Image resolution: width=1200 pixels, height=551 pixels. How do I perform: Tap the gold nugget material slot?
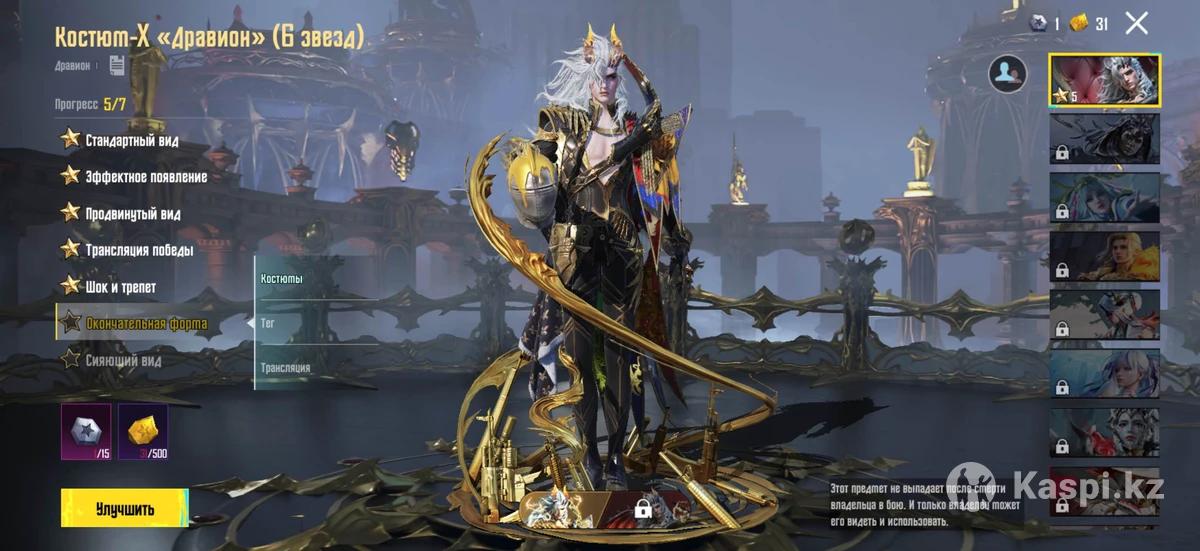142,431
